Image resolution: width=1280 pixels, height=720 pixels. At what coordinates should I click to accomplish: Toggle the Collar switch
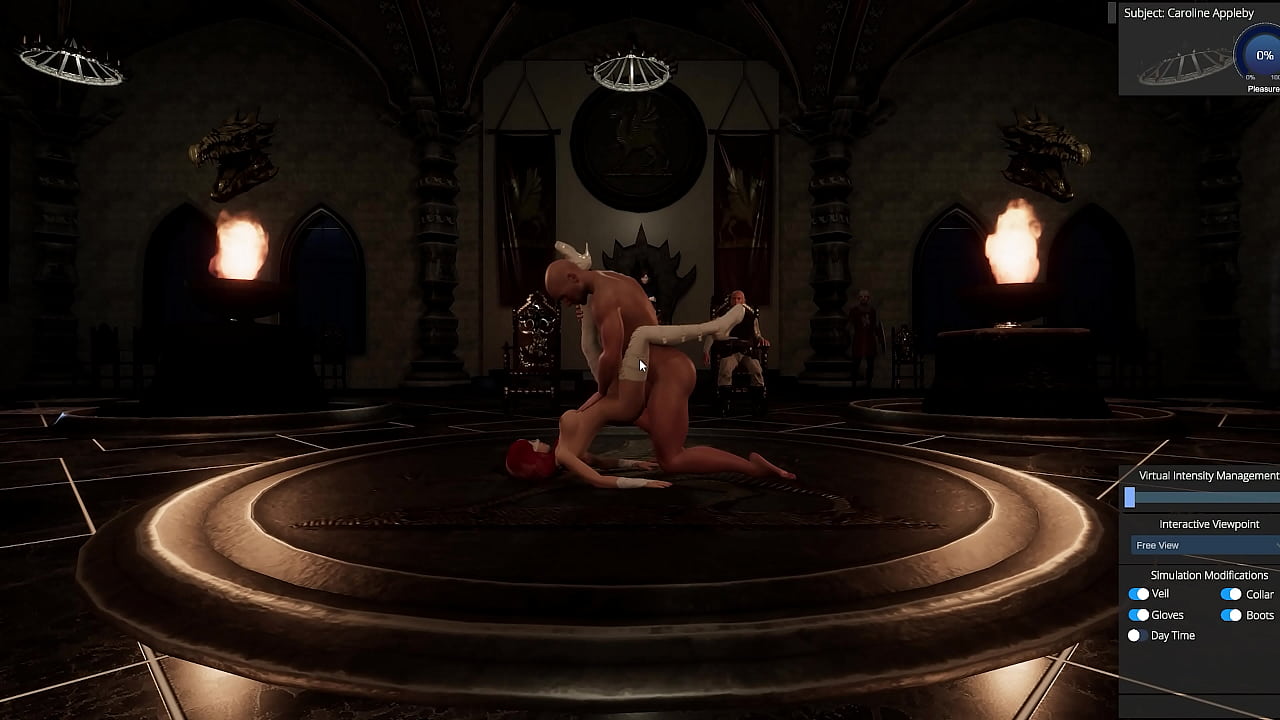click(x=1231, y=594)
